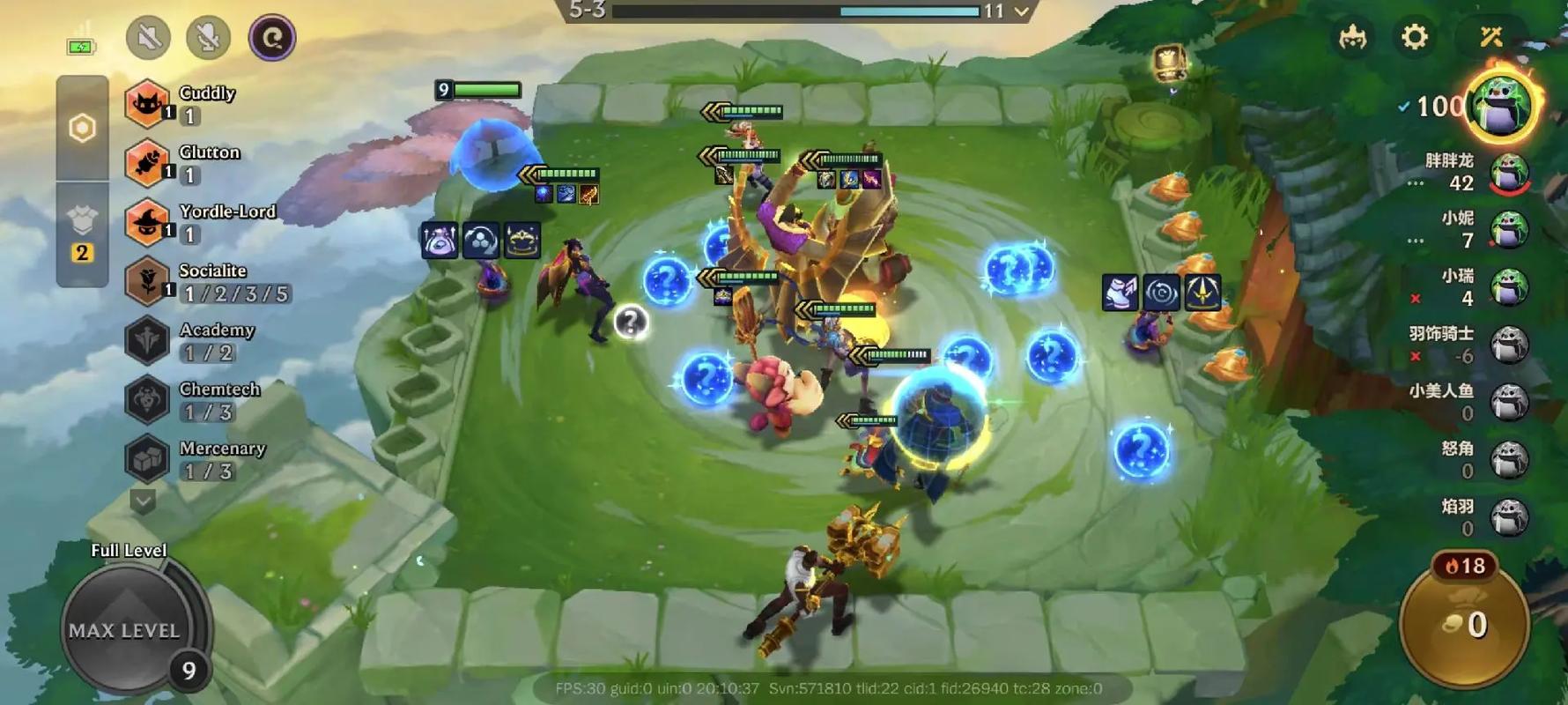This screenshot has height=705, width=1568.
Task: Expand the trait list down arrow
Action: 143,501
